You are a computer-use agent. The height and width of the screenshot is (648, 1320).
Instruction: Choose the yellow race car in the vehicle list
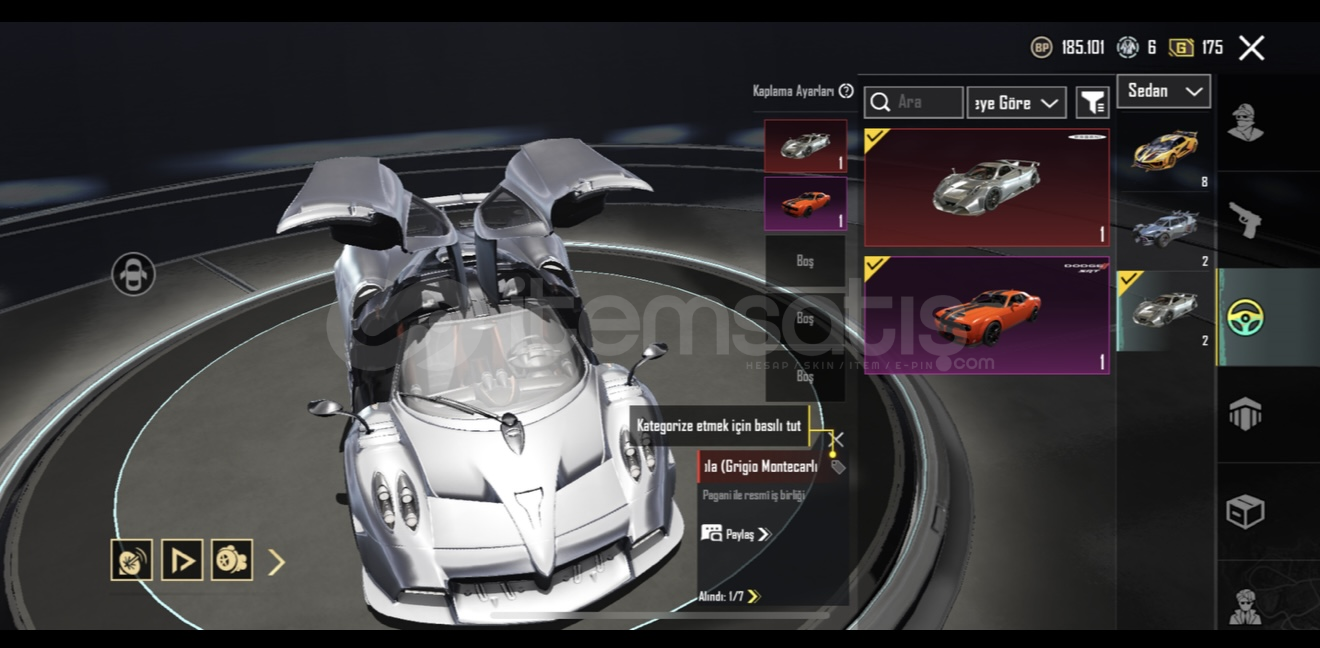[1166, 151]
